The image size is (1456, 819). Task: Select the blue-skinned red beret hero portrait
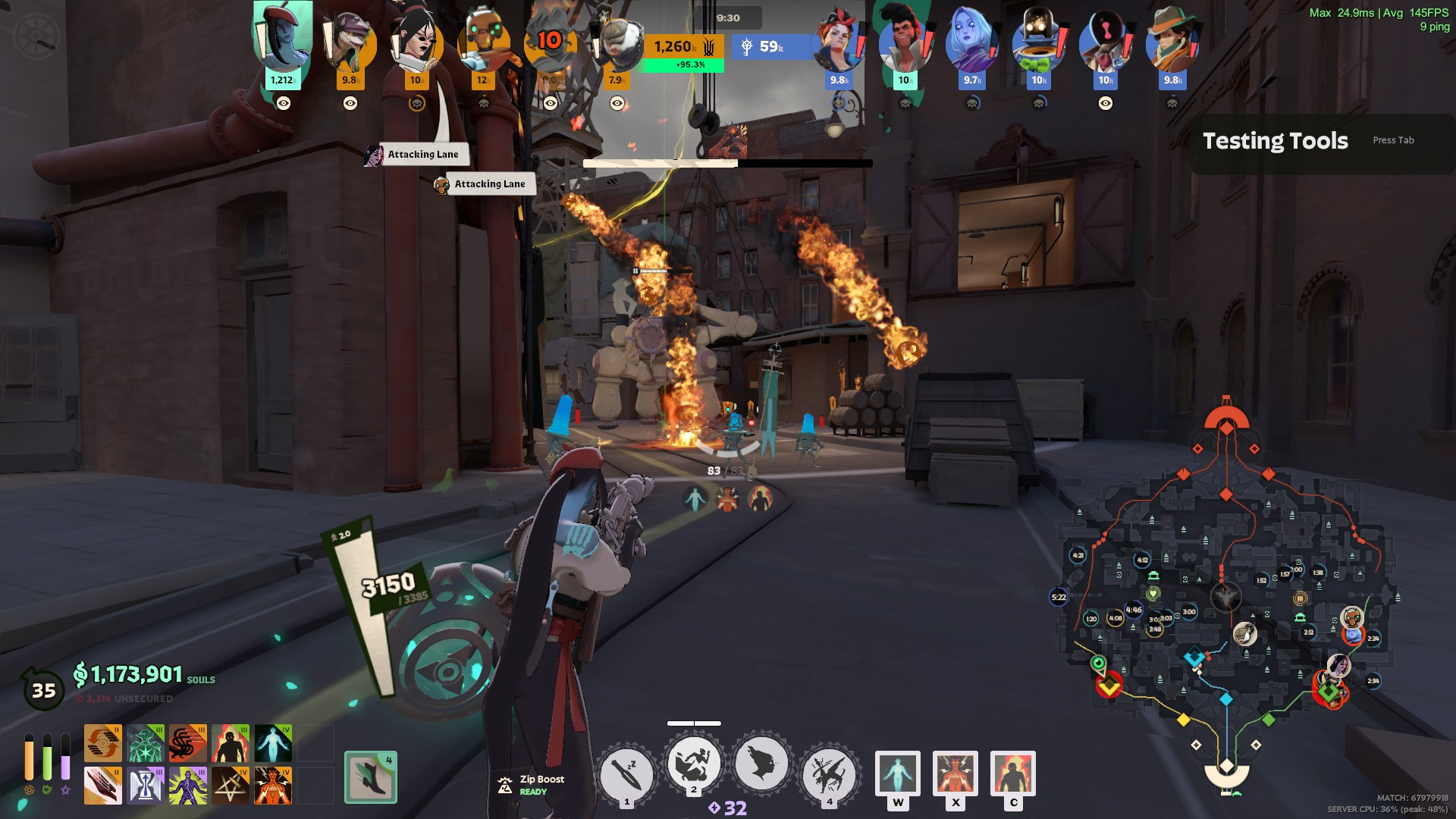282,38
